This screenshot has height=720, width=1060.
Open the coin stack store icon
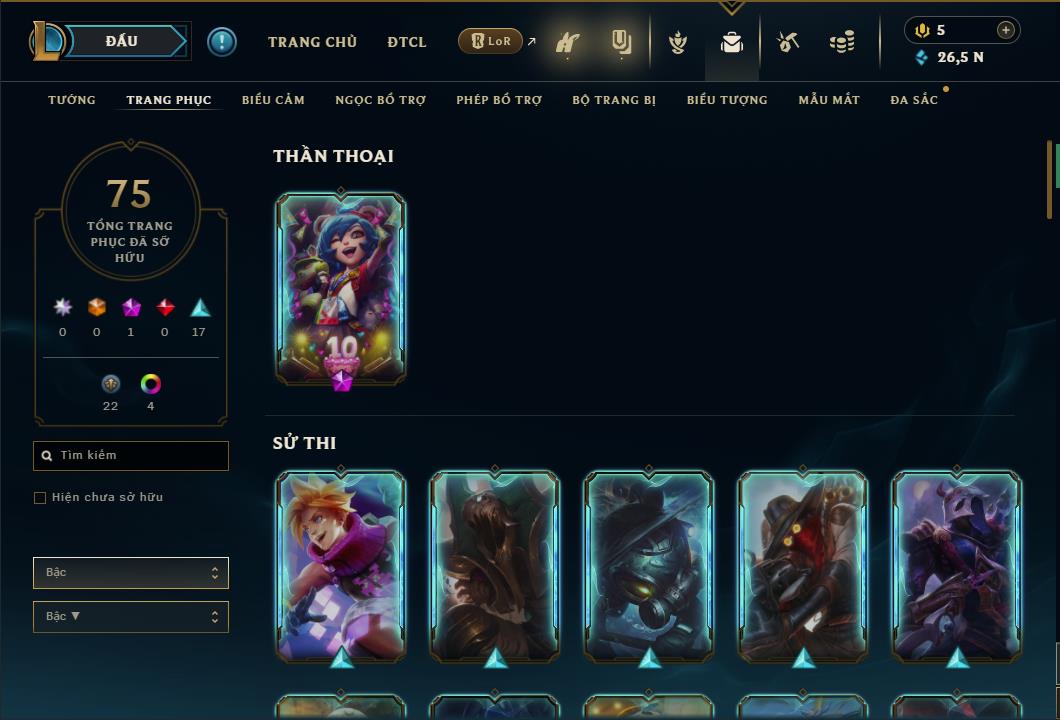[842, 42]
